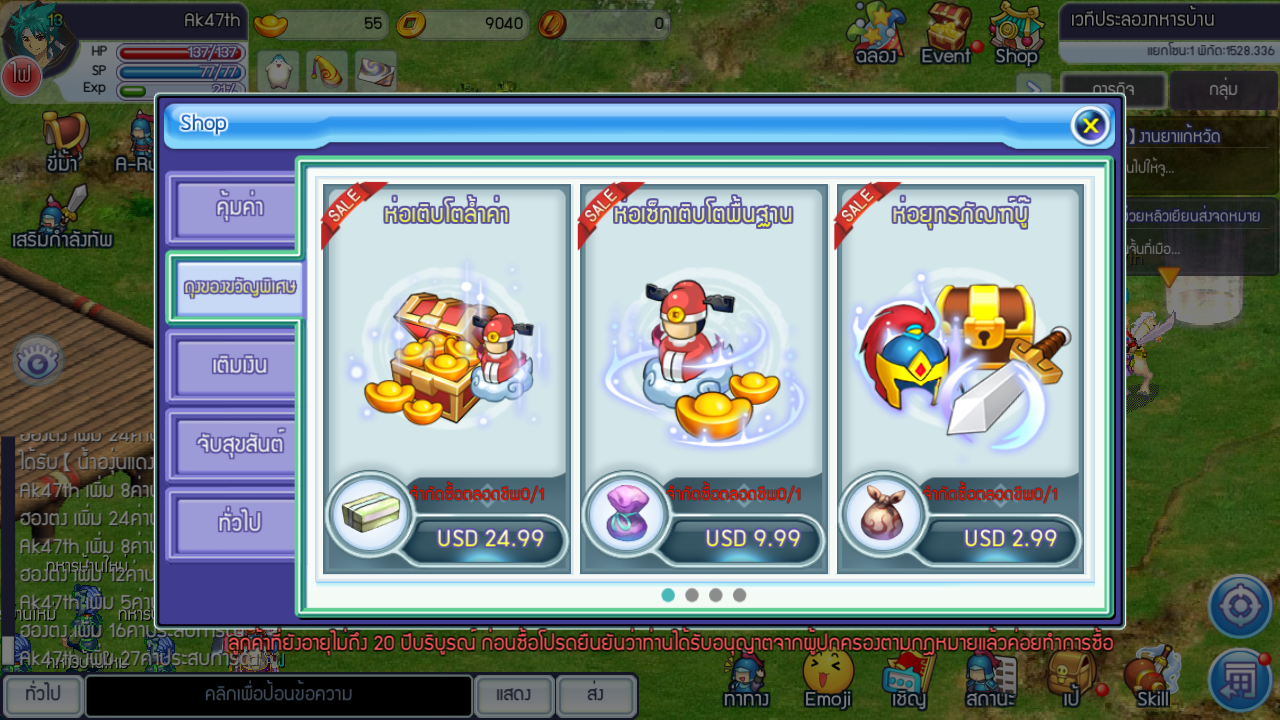
Task: Buy the USD 24.99 package
Action: [x=489, y=539]
